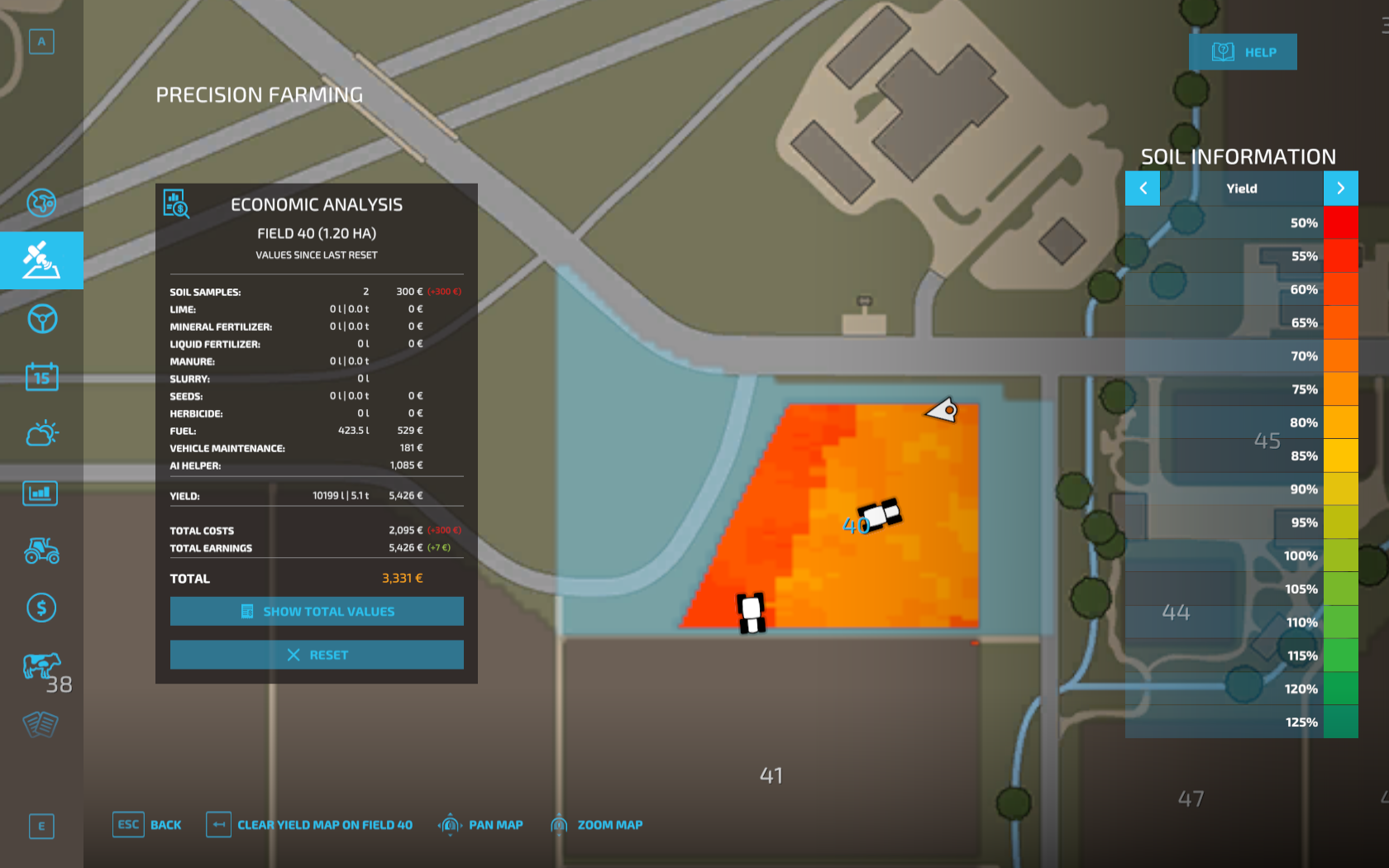Go back with the ESC control
The width and height of the screenshot is (1389, 868).
pos(147,824)
